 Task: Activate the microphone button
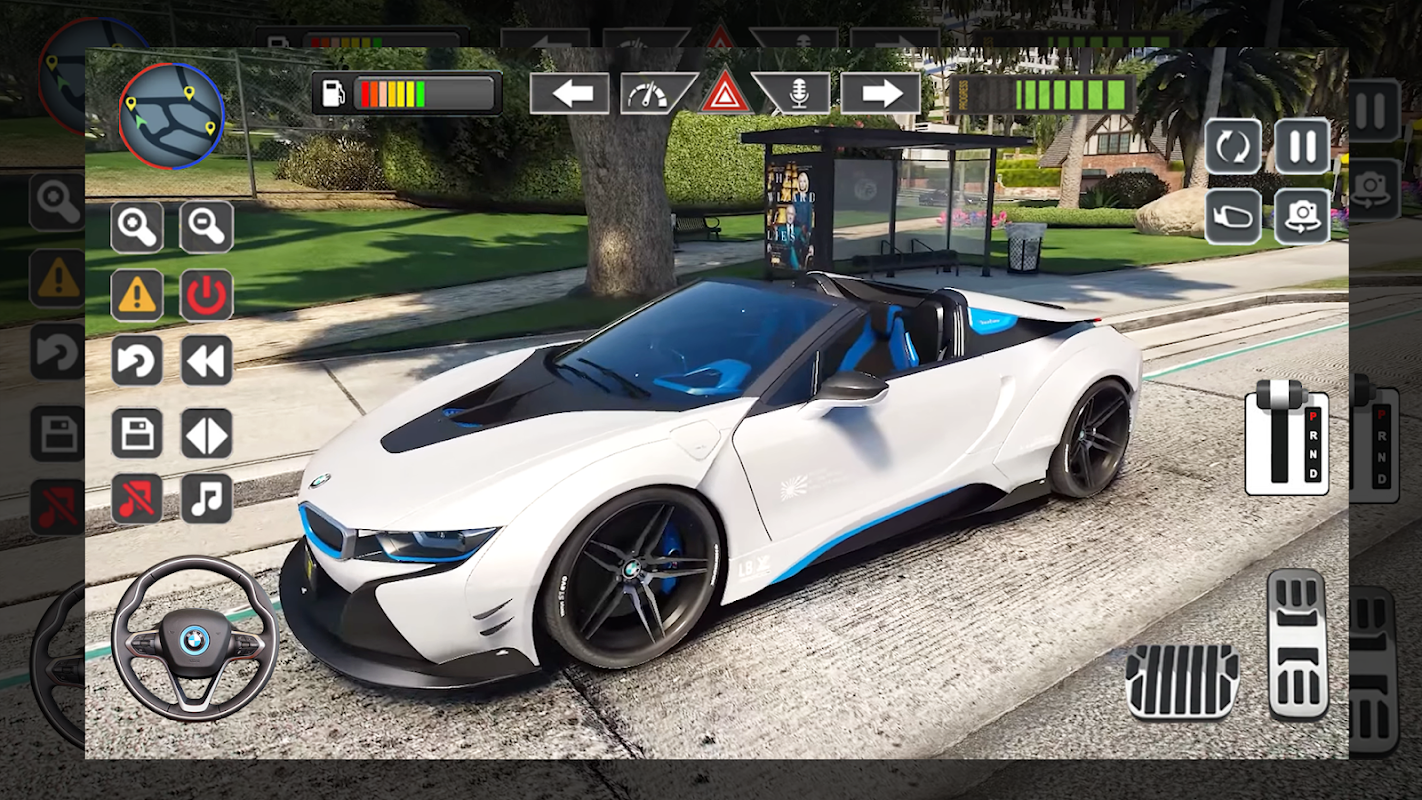pos(796,94)
